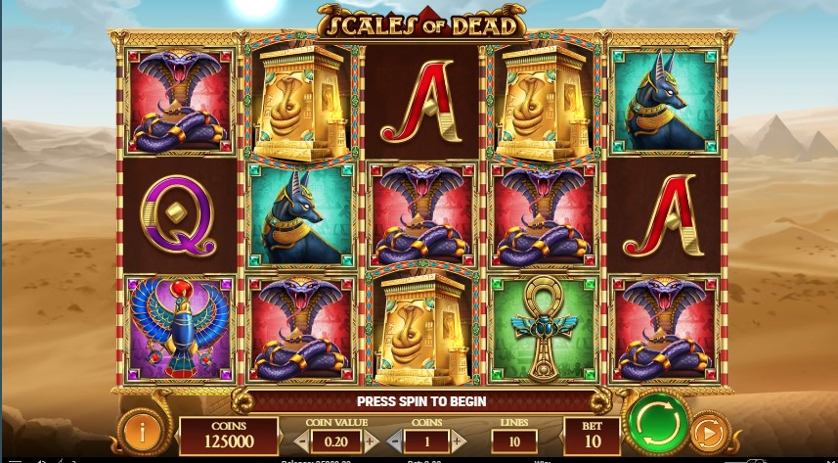Increase the coin value
Image resolution: width=838 pixels, height=463 pixels.
371,440
